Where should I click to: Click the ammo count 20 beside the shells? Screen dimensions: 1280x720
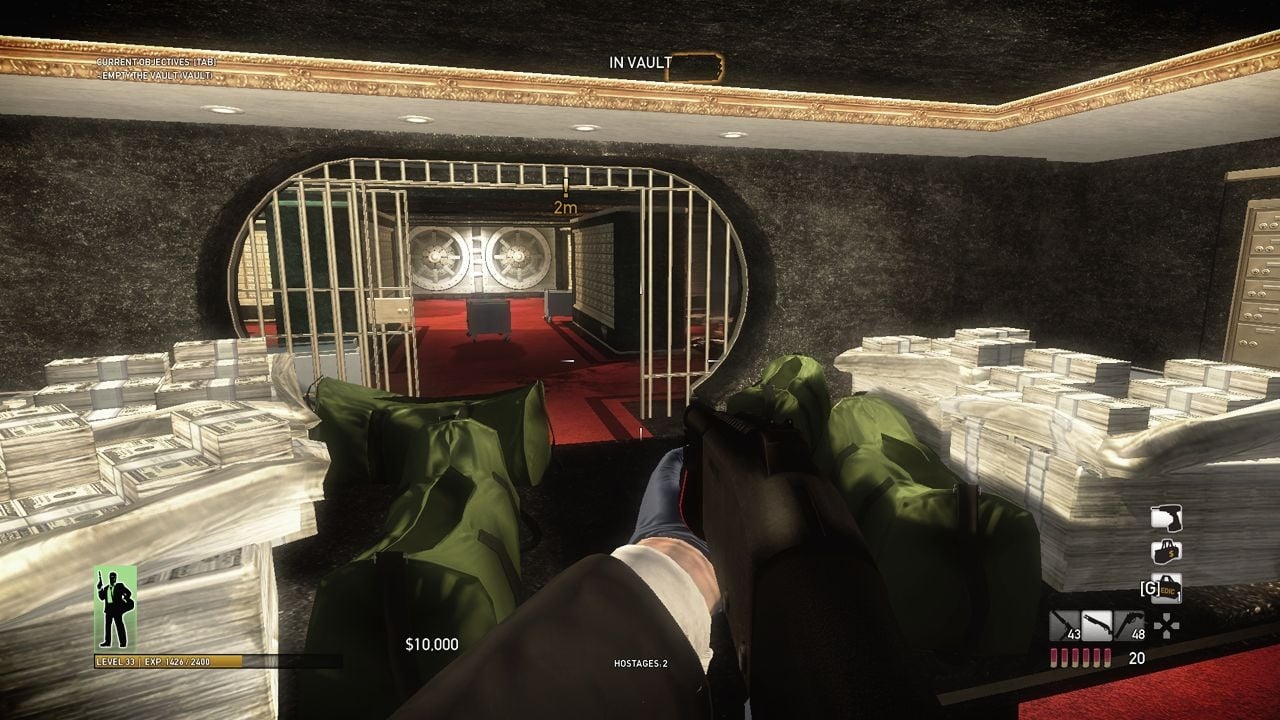coord(1138,658)
